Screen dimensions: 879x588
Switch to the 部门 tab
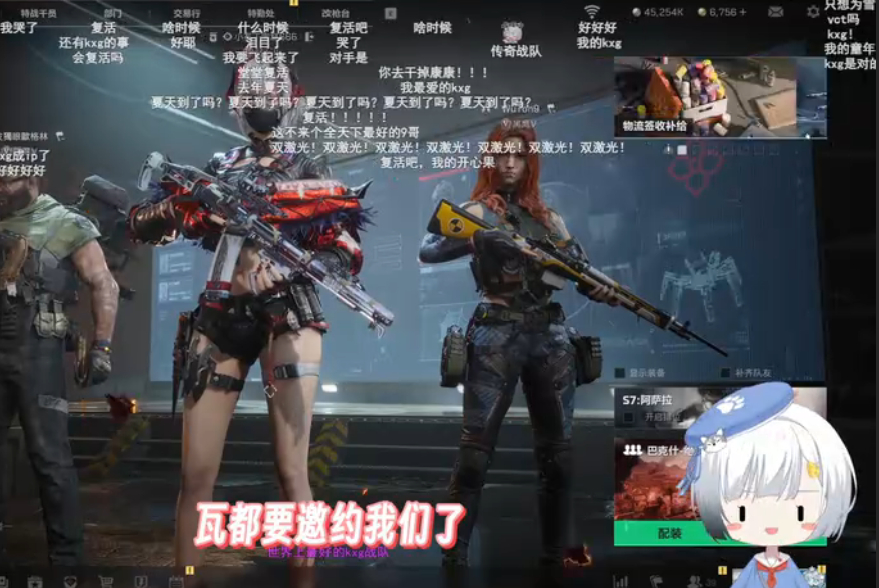[112, 13]
